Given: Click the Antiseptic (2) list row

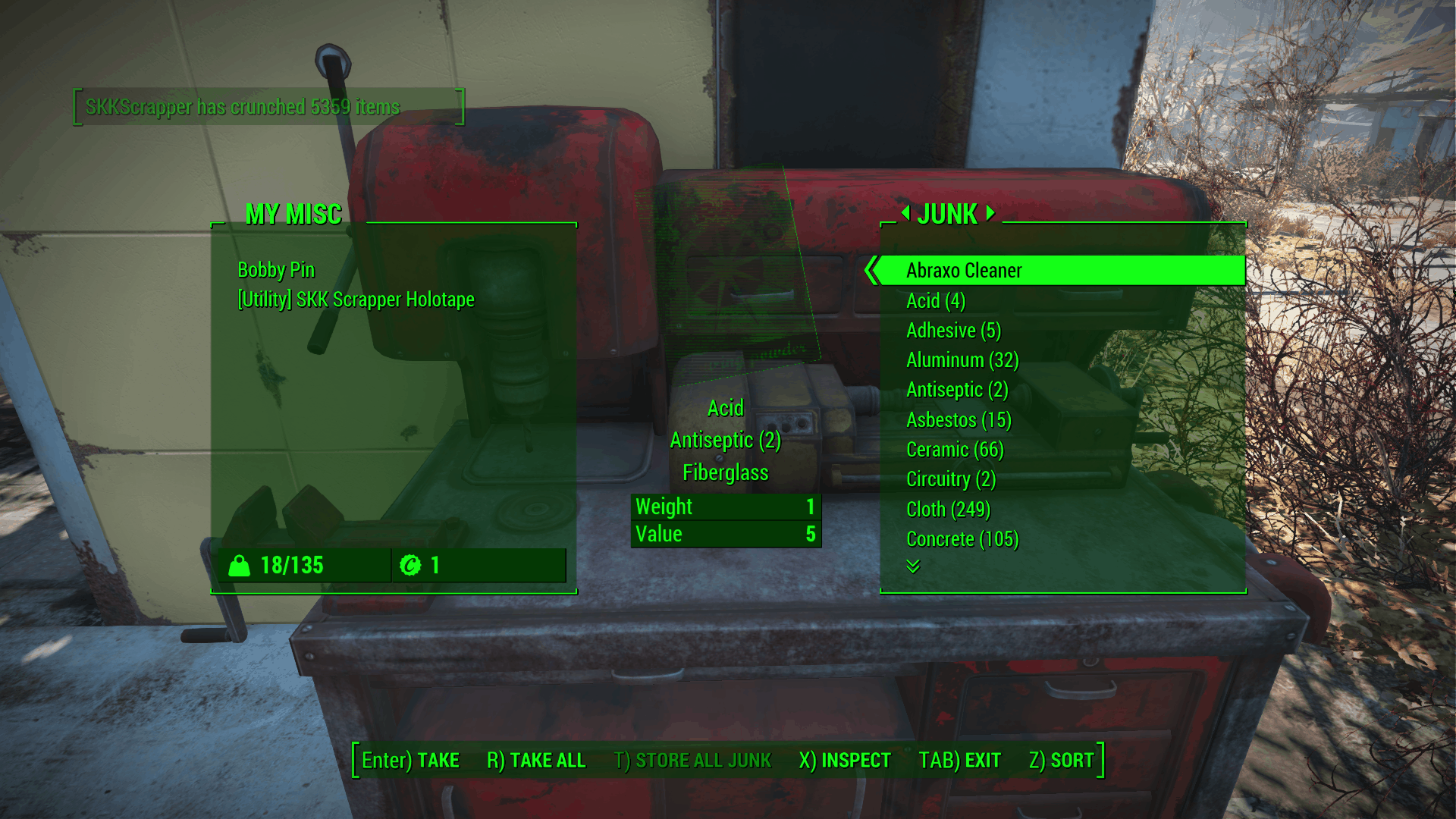Looking at the screenshot, I should point(957,390).
